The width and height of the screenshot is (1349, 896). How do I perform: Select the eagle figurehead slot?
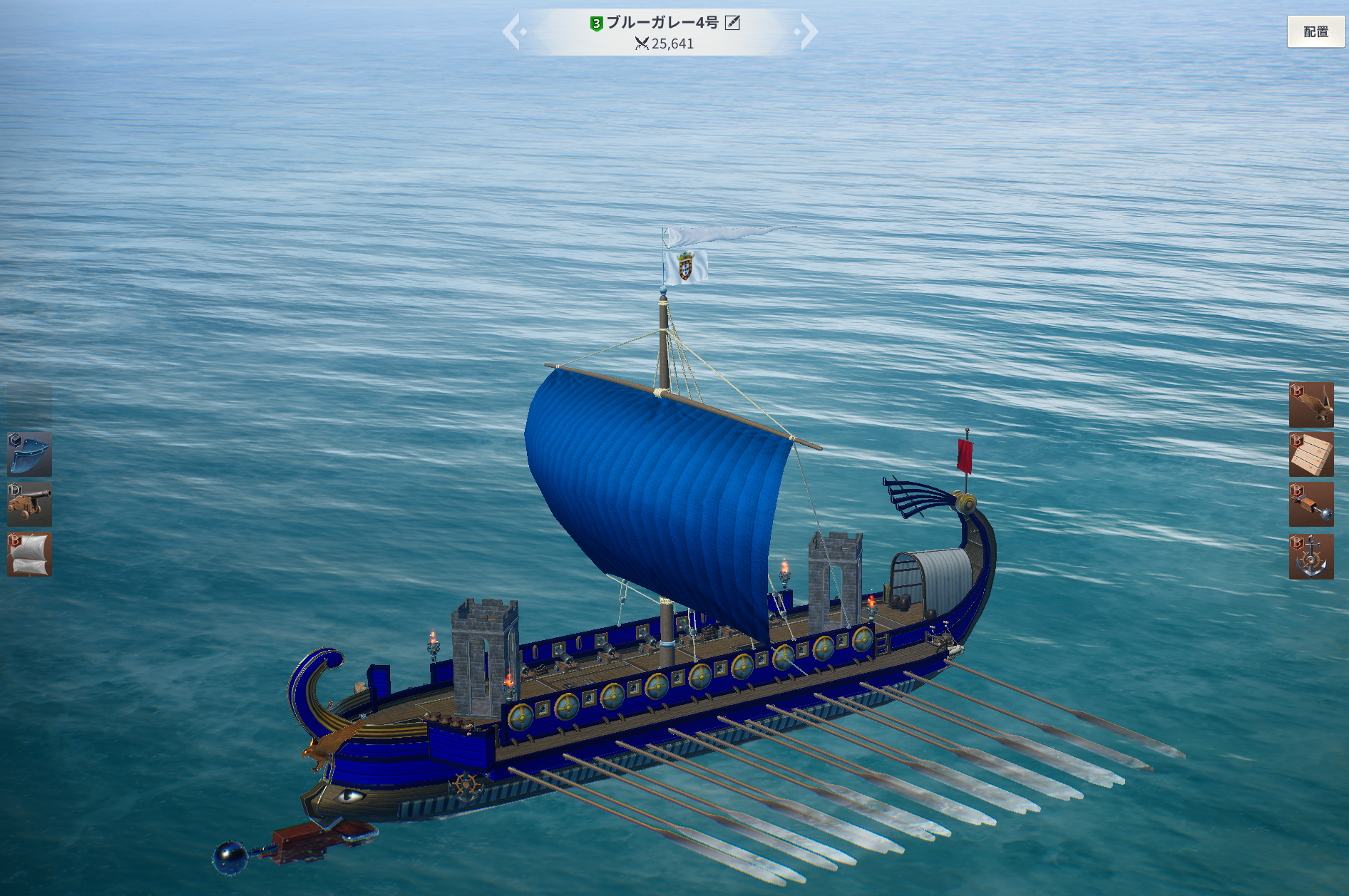[x=1311, y=405]
